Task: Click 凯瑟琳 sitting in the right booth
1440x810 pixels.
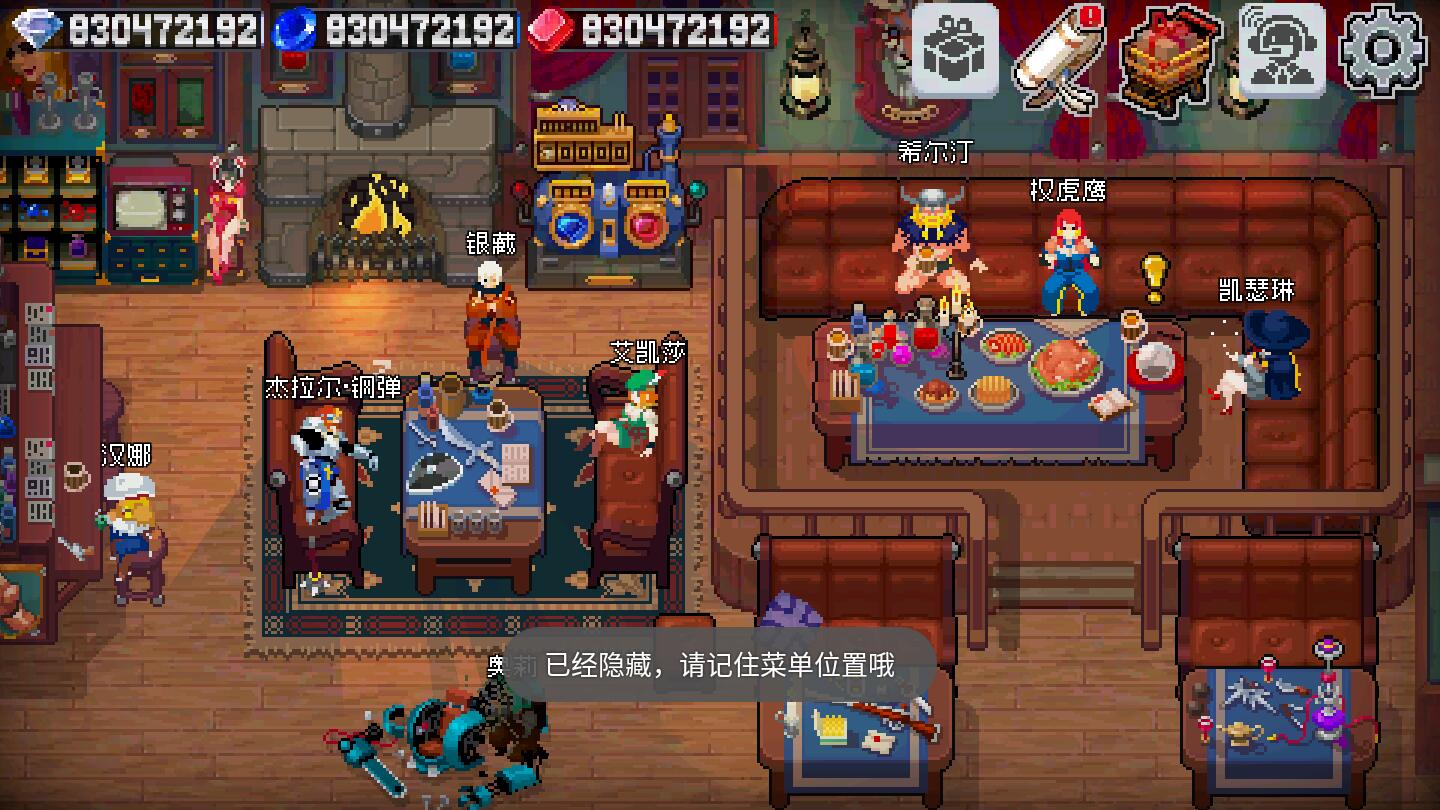Action: pyautogui.click(x=1270, y=360)
